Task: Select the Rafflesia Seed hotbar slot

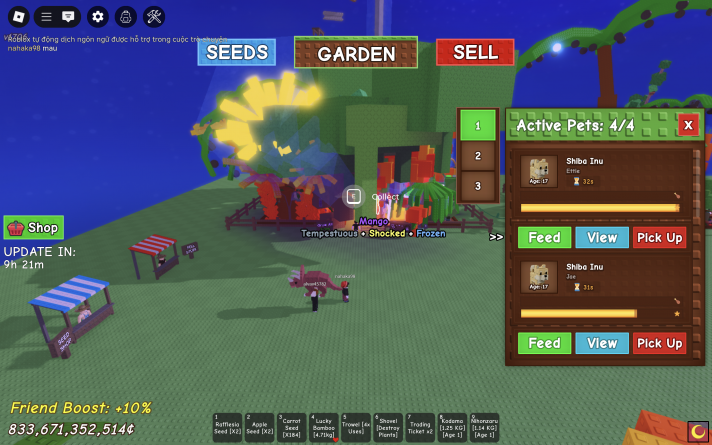Action: coord(228,428)
